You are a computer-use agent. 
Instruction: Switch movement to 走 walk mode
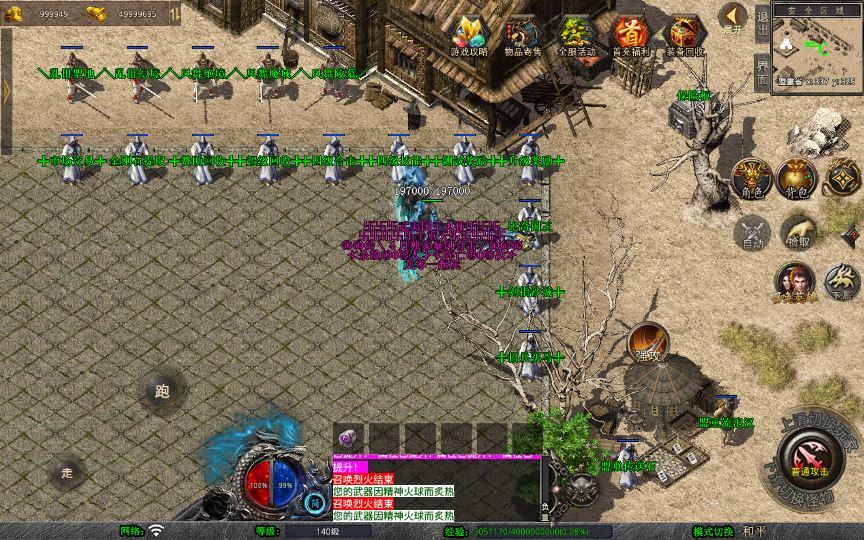pos(67,472)
